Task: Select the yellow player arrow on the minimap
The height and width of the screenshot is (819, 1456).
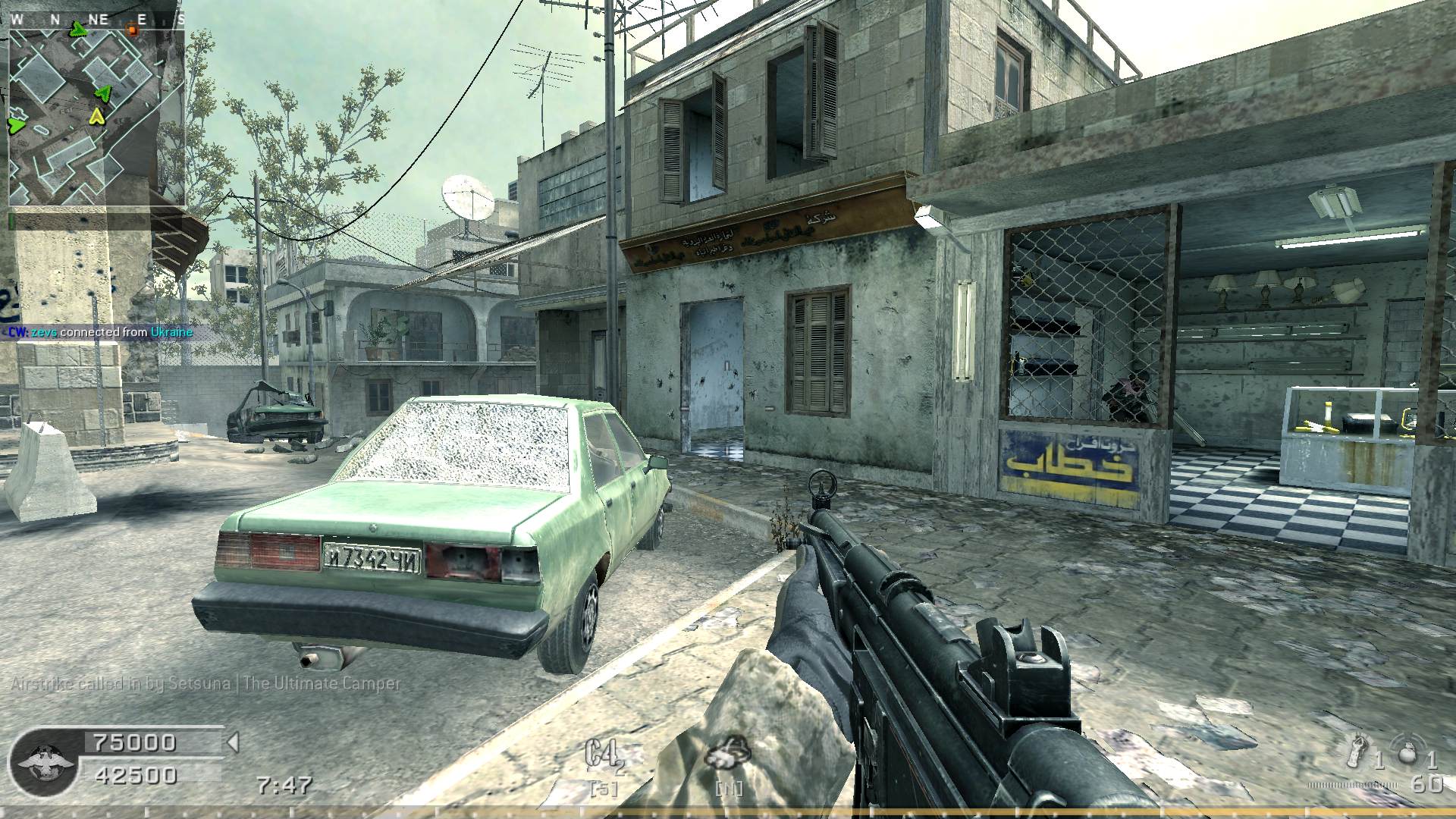Action: [x=96, y=116]
